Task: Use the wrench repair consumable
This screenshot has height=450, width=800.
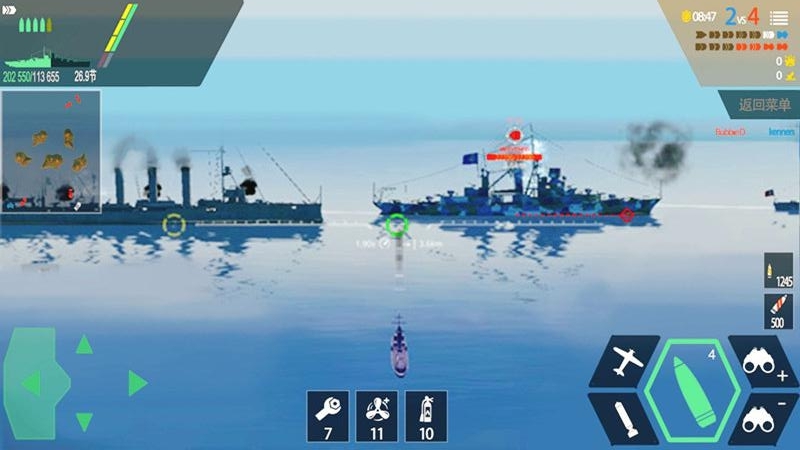Action: click(x=329, y=415)
